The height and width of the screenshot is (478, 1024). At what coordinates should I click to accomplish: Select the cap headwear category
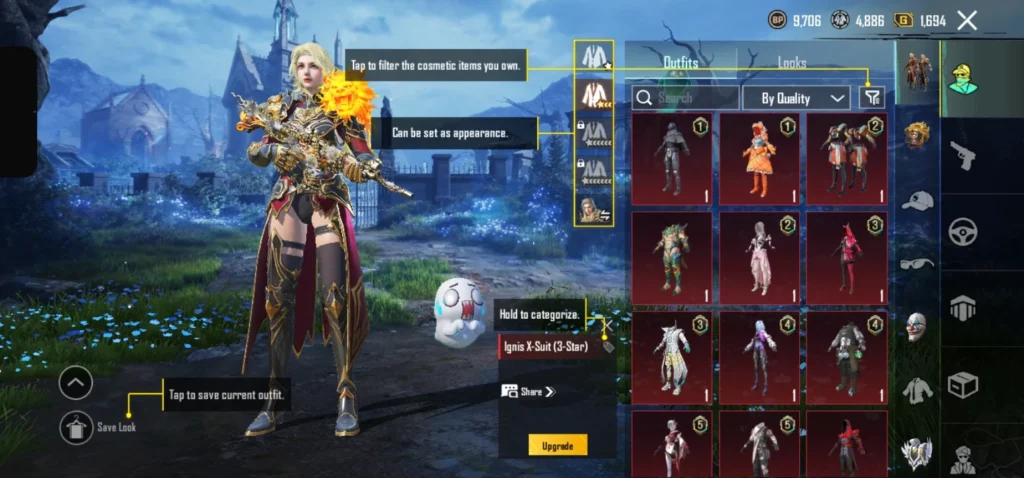[917, 200]
